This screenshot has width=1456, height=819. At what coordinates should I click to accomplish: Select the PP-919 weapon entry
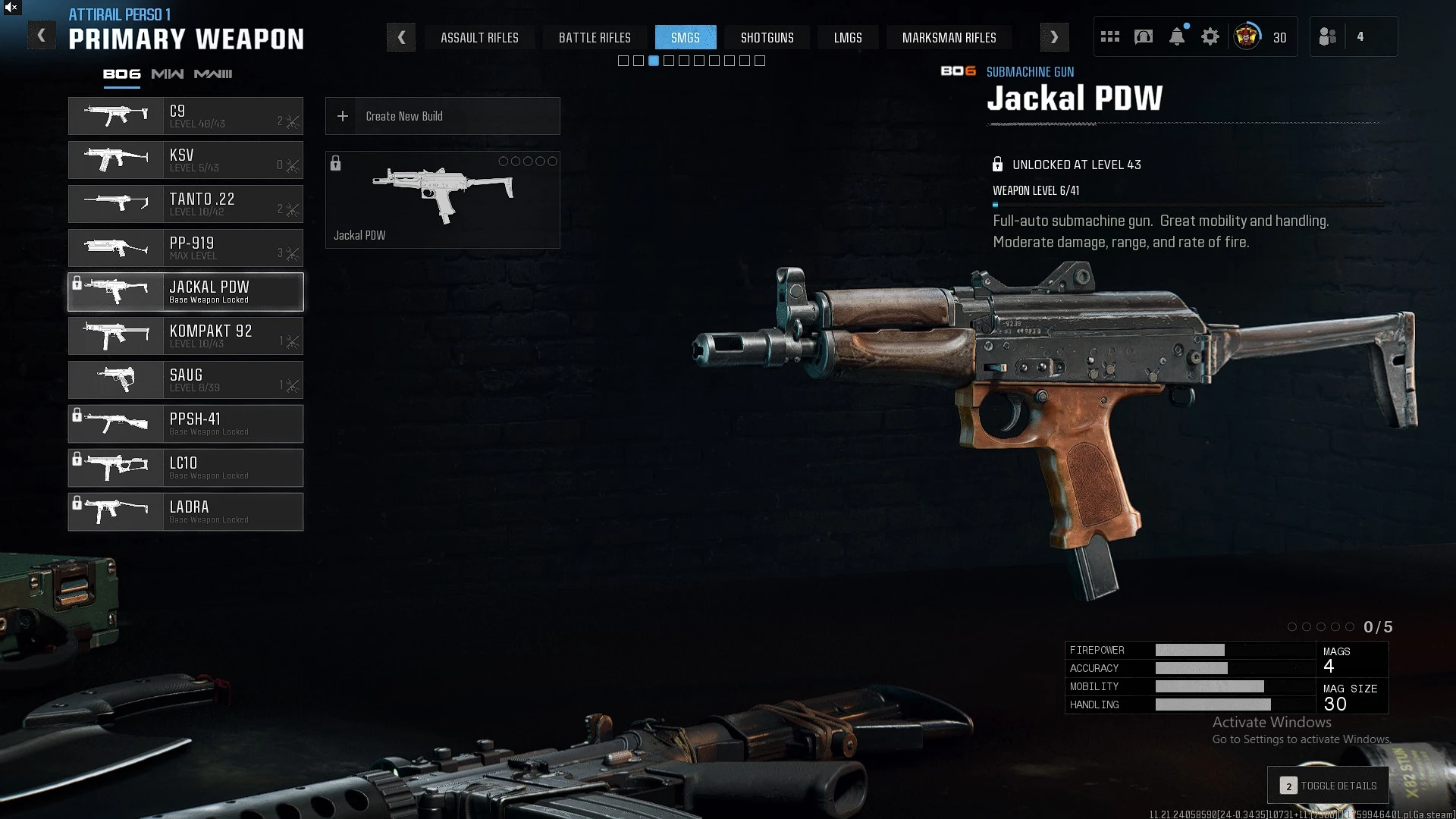pos(186,248)
